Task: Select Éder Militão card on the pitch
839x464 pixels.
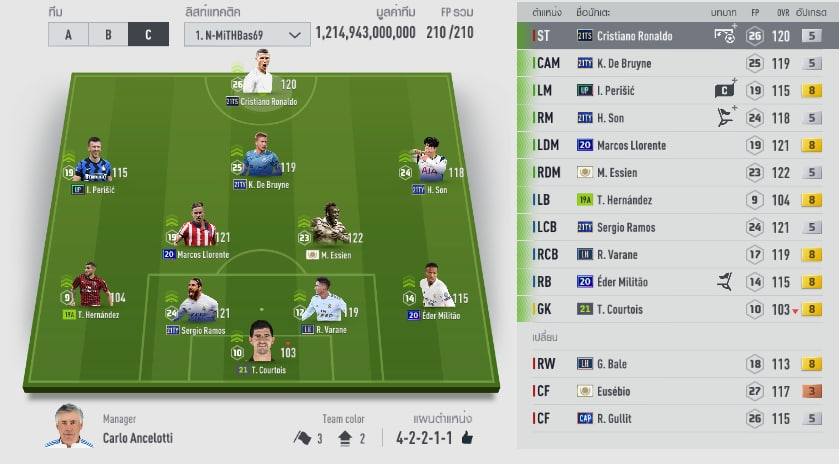Action: tap(434, 292)
